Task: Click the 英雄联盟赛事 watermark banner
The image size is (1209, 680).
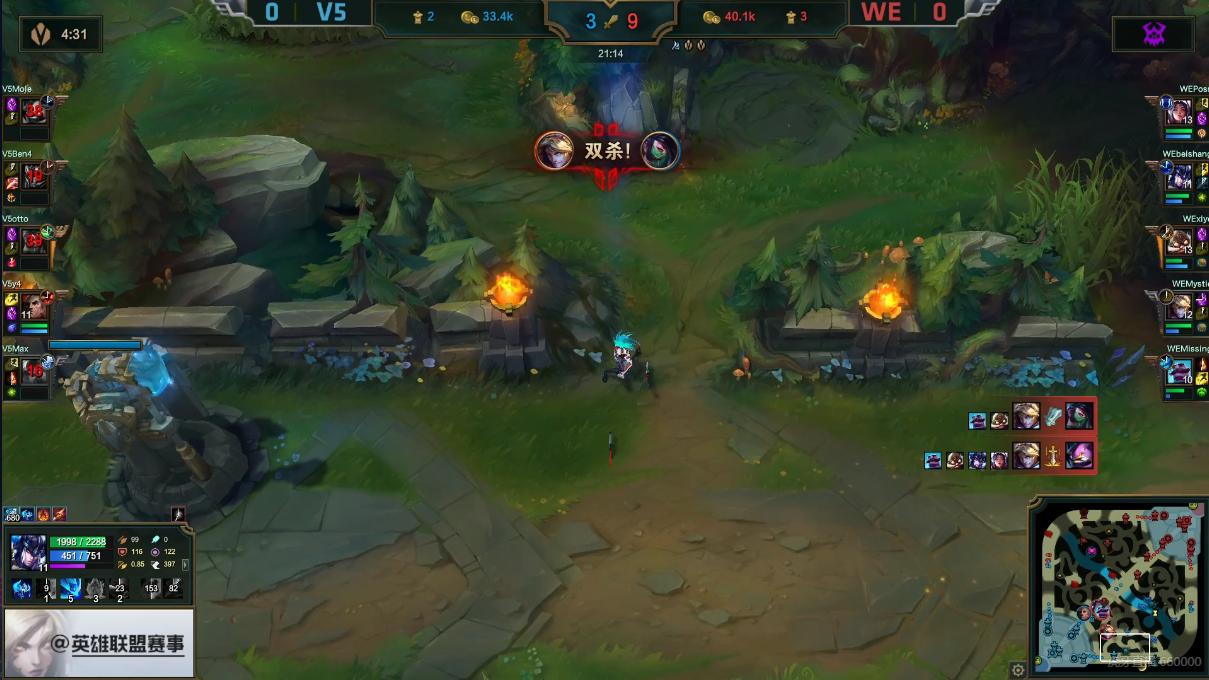Action: (98, 644)
